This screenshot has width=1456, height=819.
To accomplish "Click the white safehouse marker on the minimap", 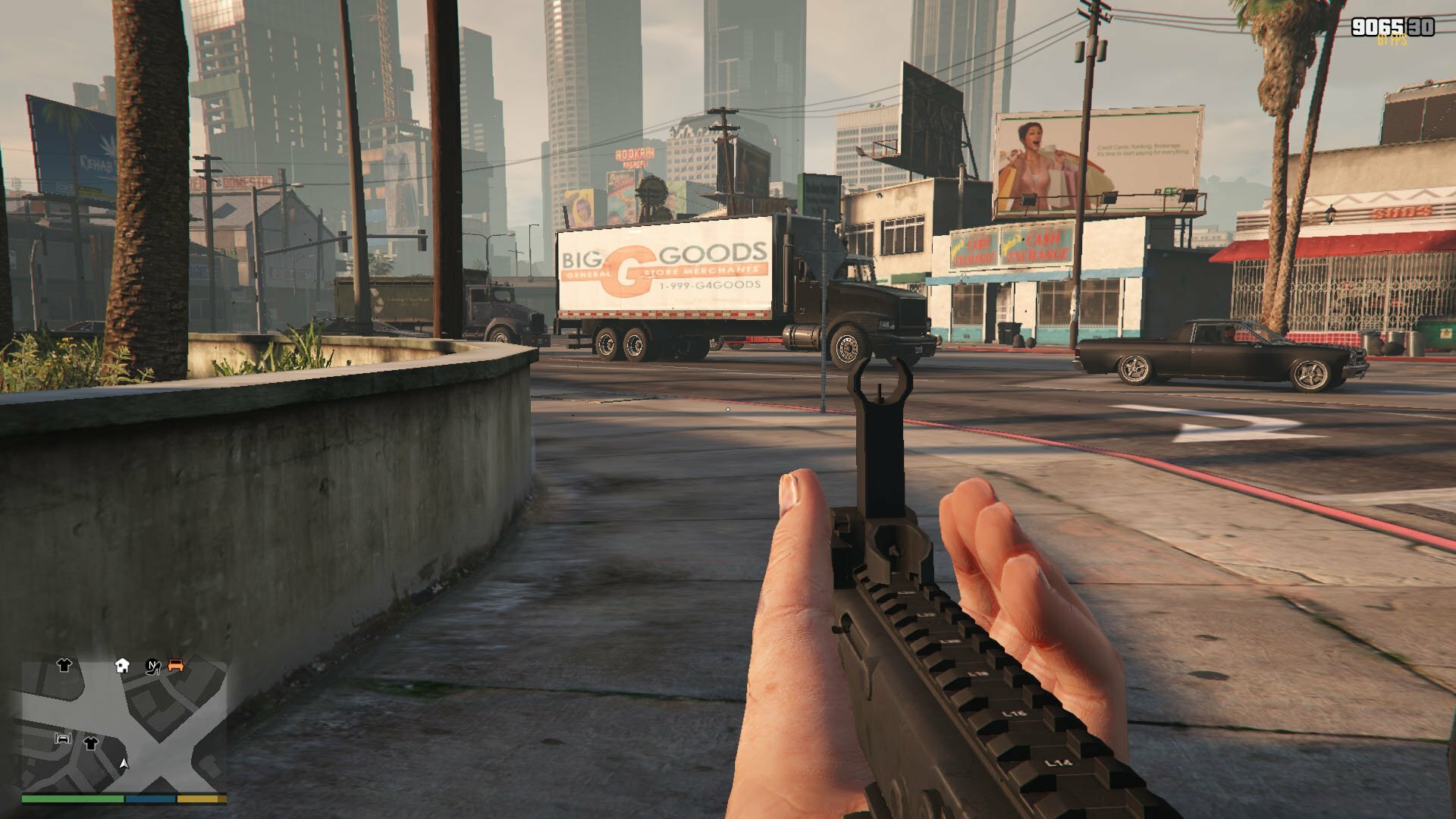I will point(122,666).
